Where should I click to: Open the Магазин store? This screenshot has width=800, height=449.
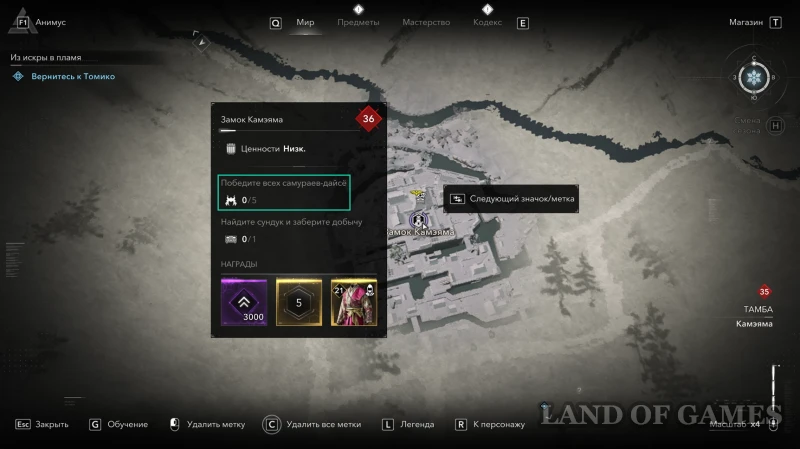745,22
